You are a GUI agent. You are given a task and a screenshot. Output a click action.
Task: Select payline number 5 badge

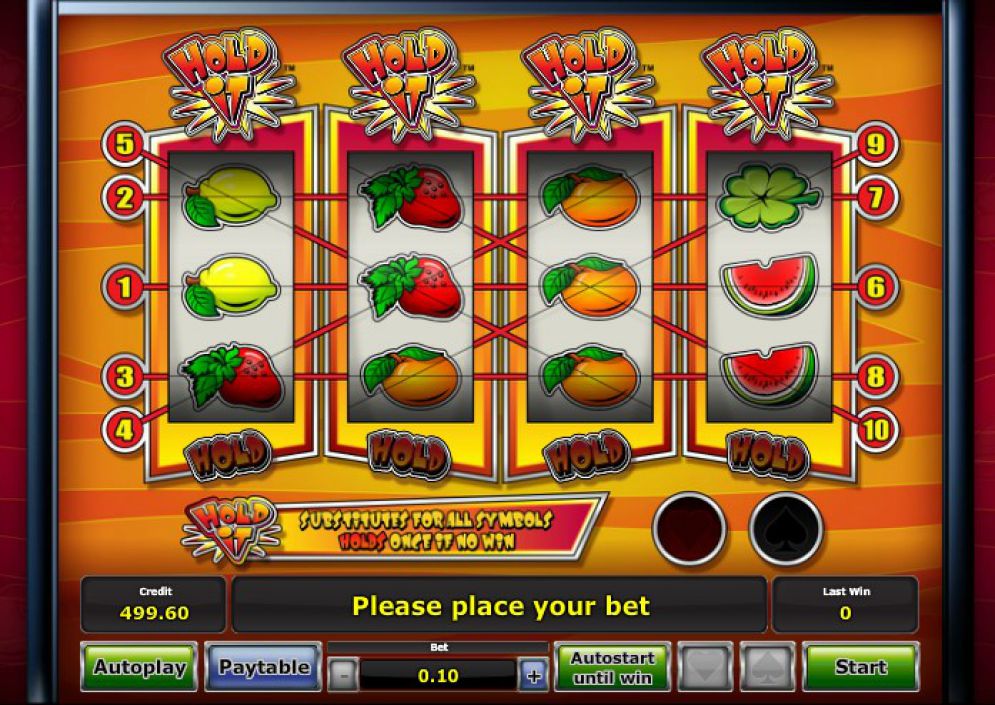125,145
